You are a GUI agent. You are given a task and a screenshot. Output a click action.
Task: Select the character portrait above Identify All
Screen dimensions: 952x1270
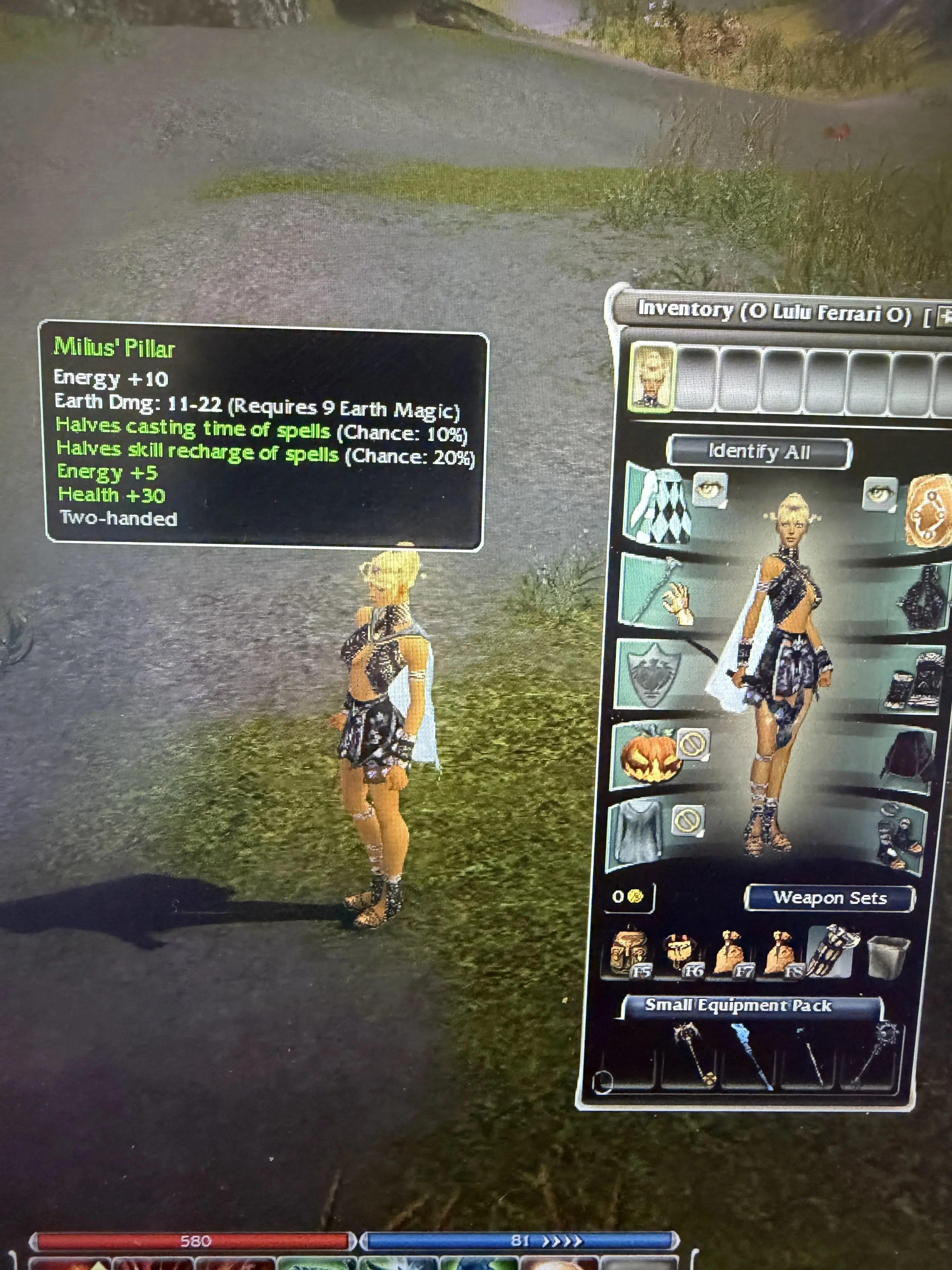coord(652,377)
